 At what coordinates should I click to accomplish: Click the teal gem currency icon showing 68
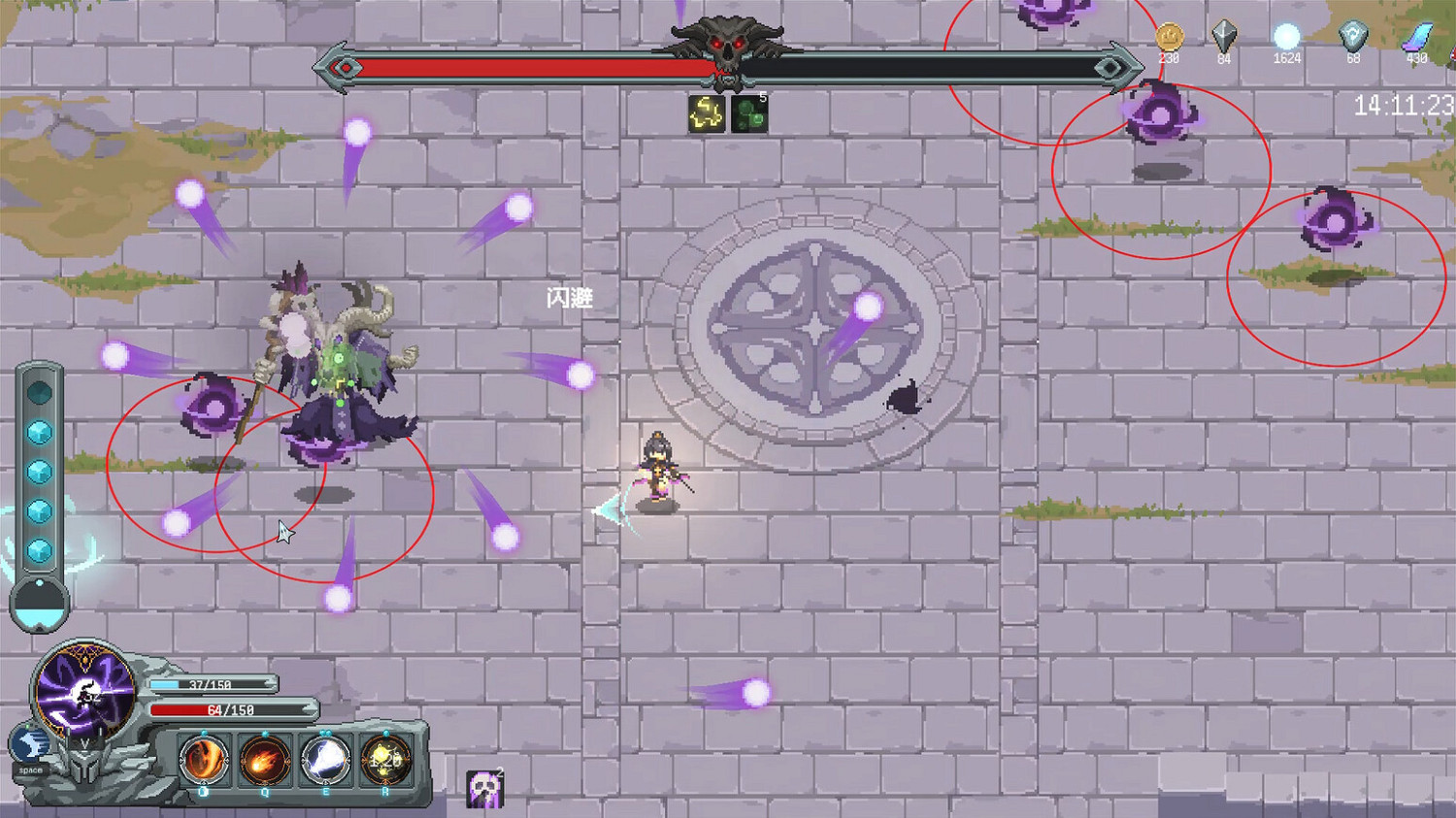1353,37
